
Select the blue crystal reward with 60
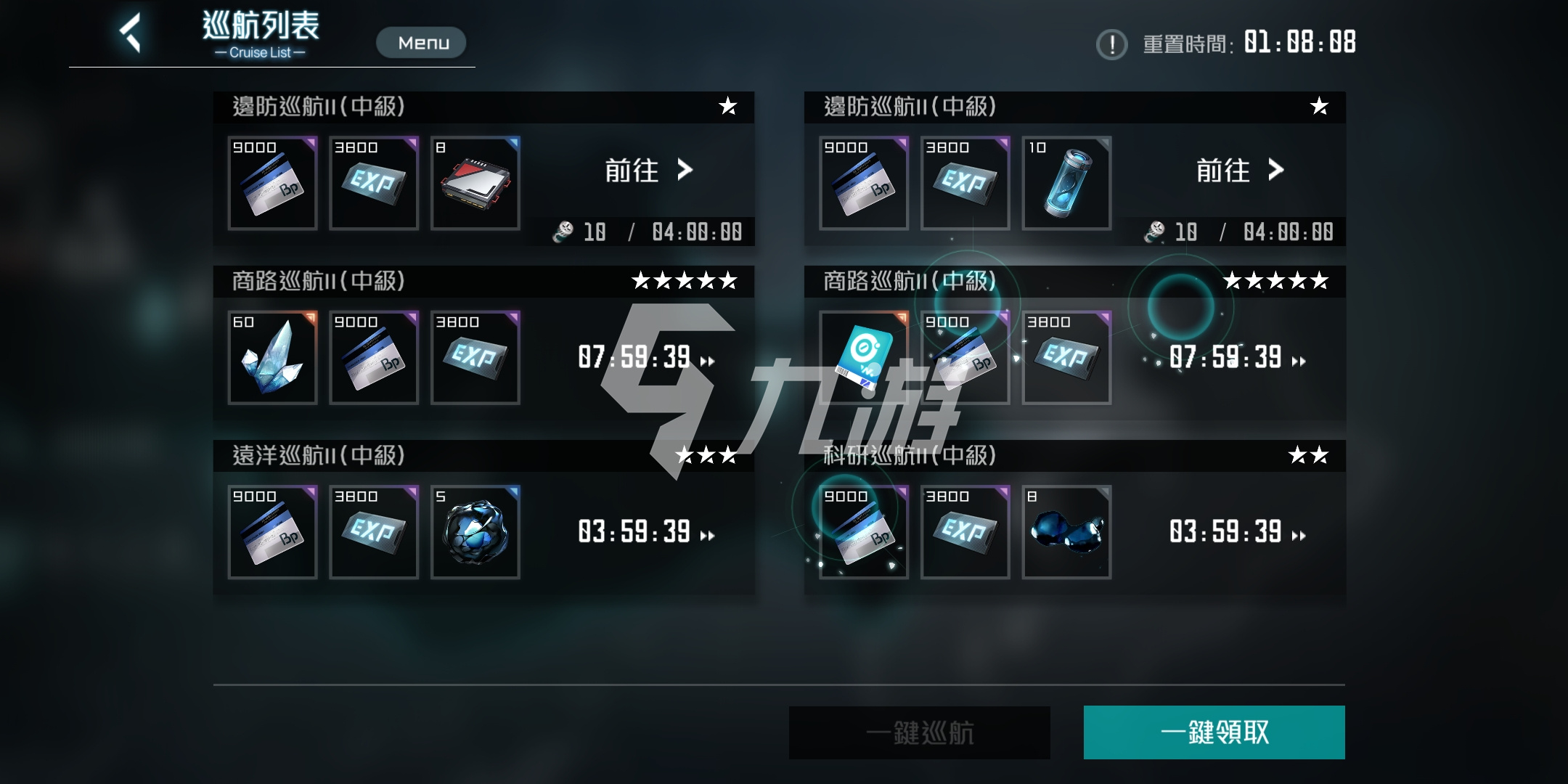(x=272, y=357)
